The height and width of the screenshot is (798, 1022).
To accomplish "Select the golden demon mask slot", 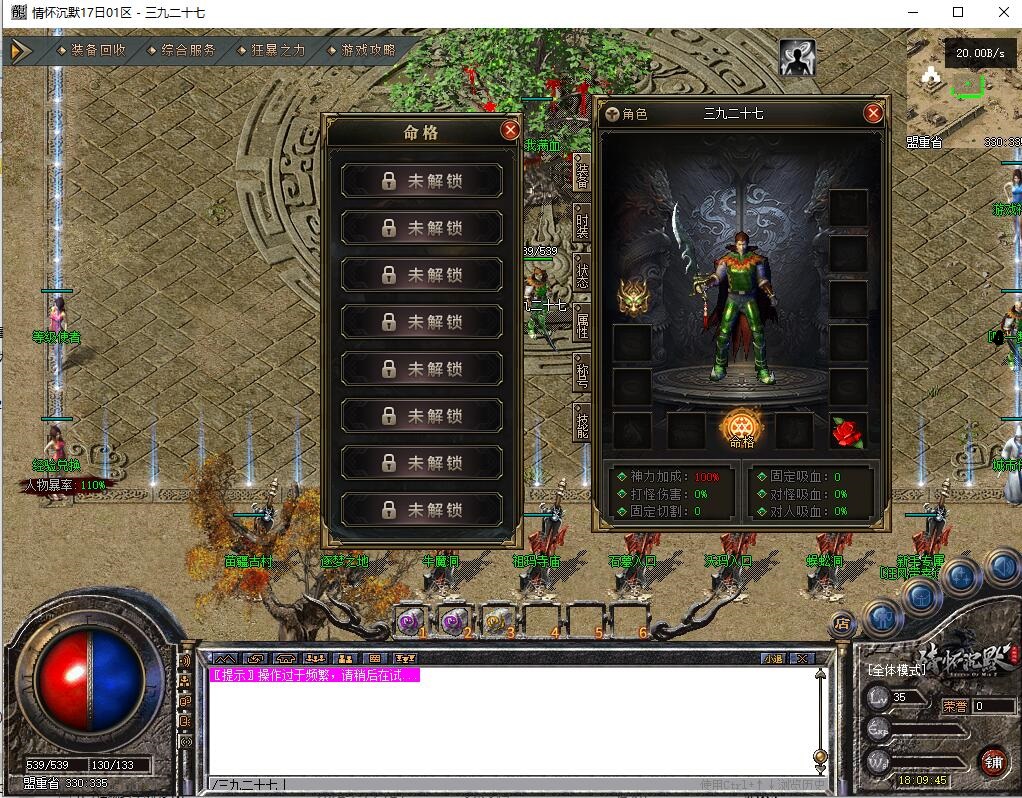I will pos(631,296).
